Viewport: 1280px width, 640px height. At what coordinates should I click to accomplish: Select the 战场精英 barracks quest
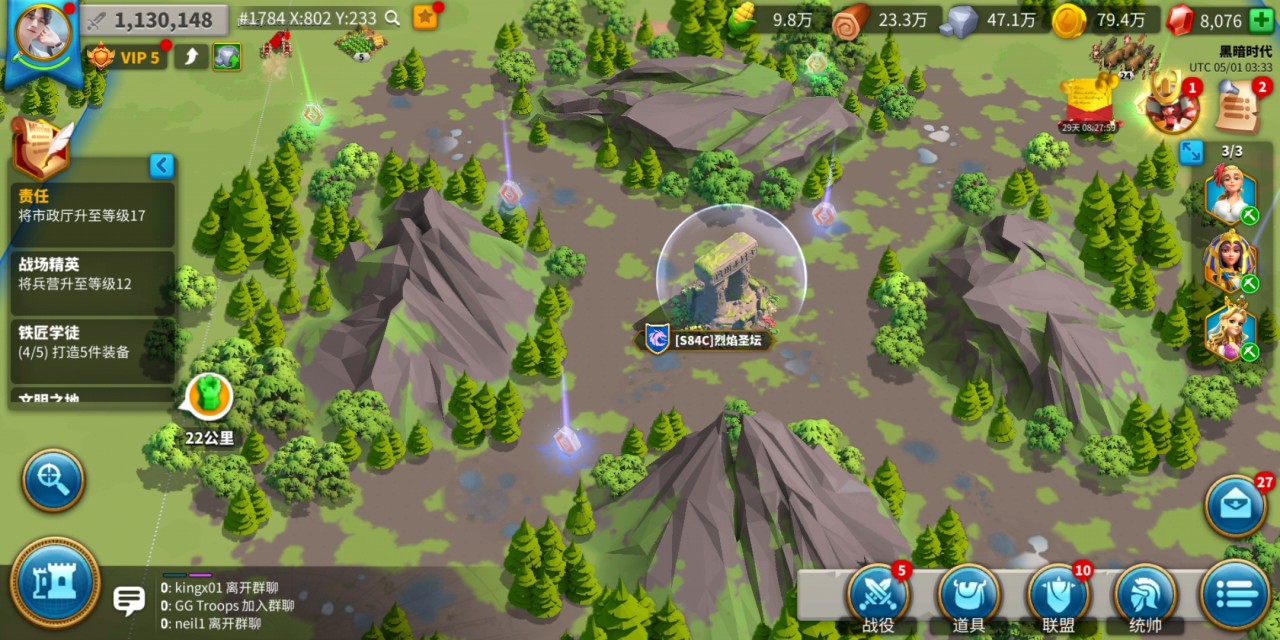tap(93, 274)
